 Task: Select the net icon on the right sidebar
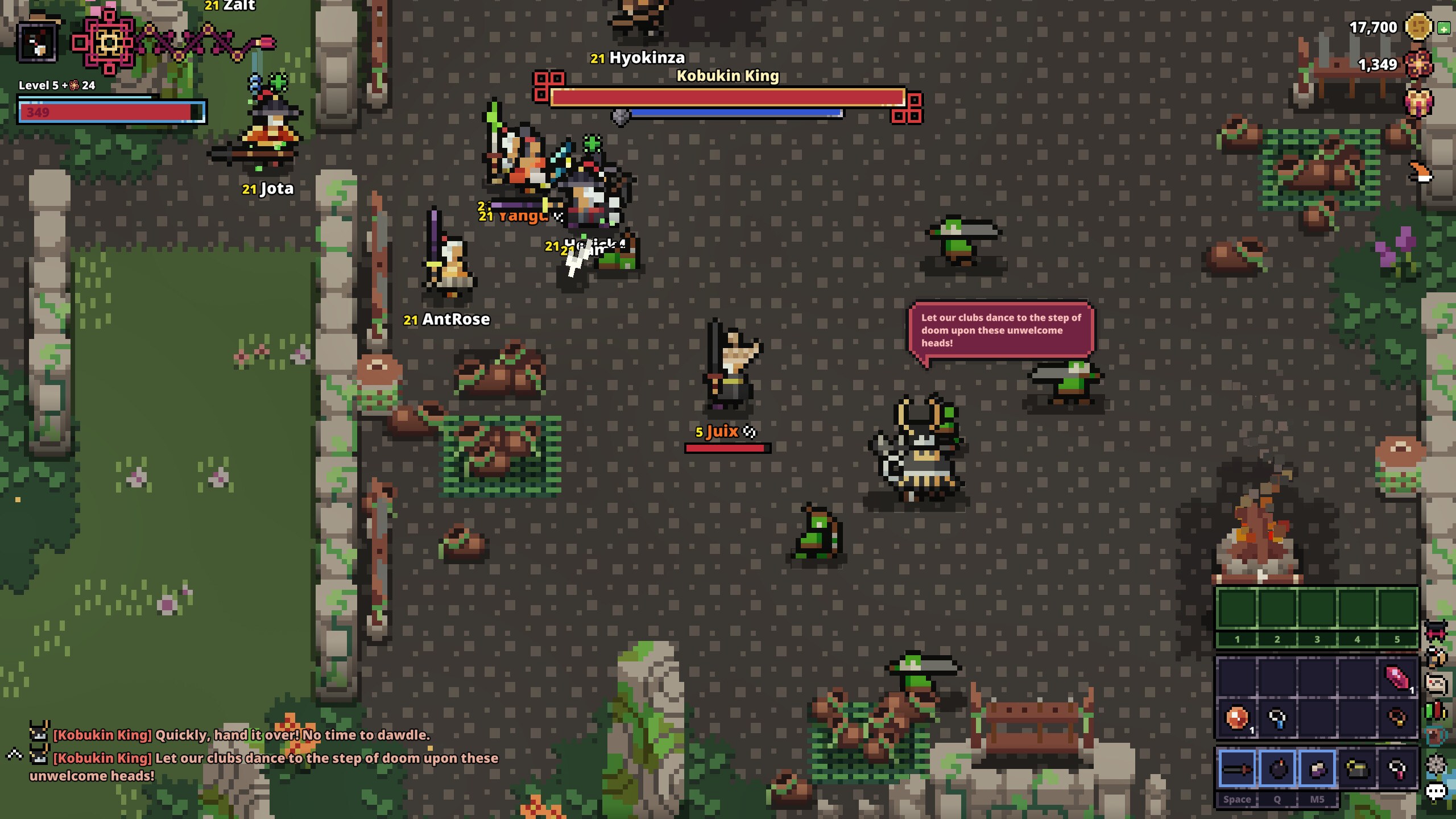[x=1436, y=763]
